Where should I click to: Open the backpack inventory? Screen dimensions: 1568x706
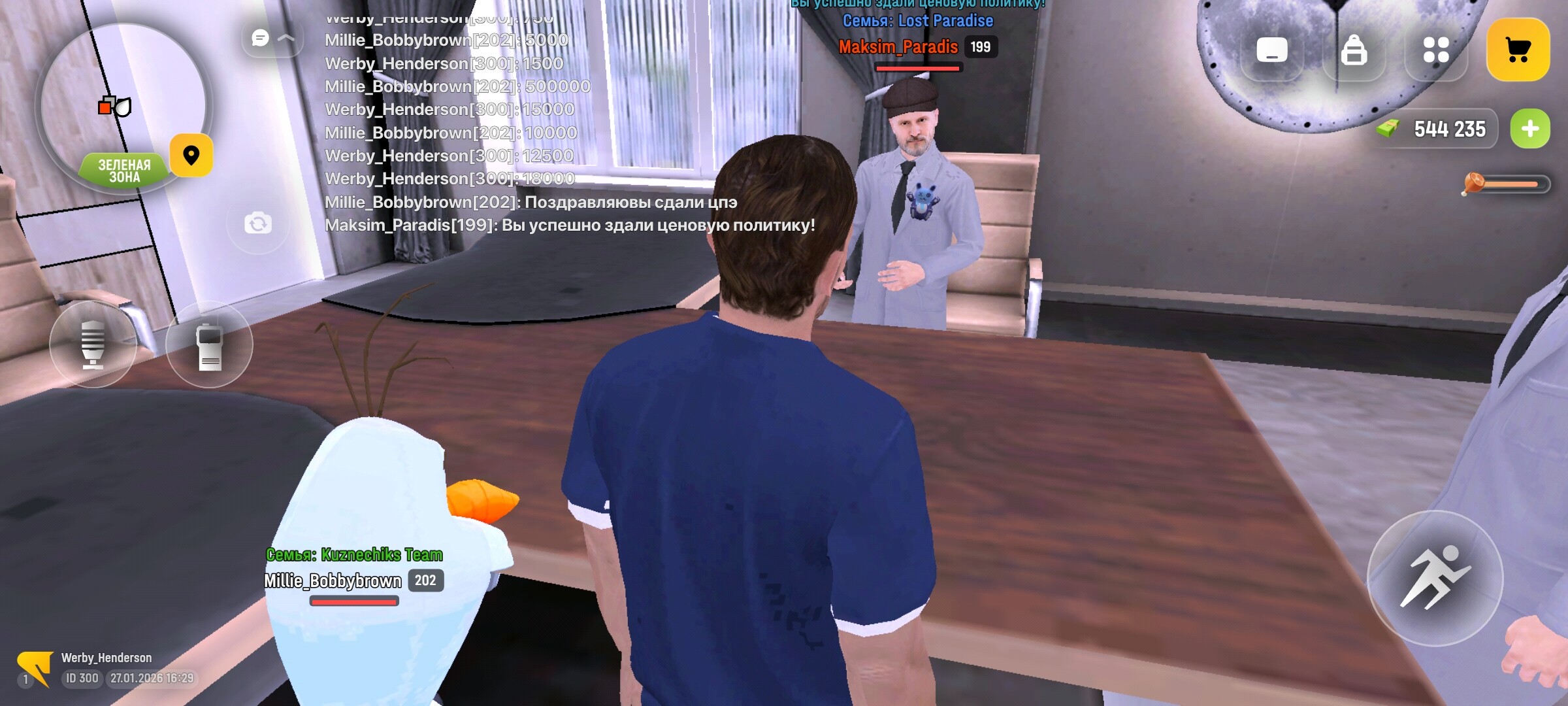click(1354, 50)
